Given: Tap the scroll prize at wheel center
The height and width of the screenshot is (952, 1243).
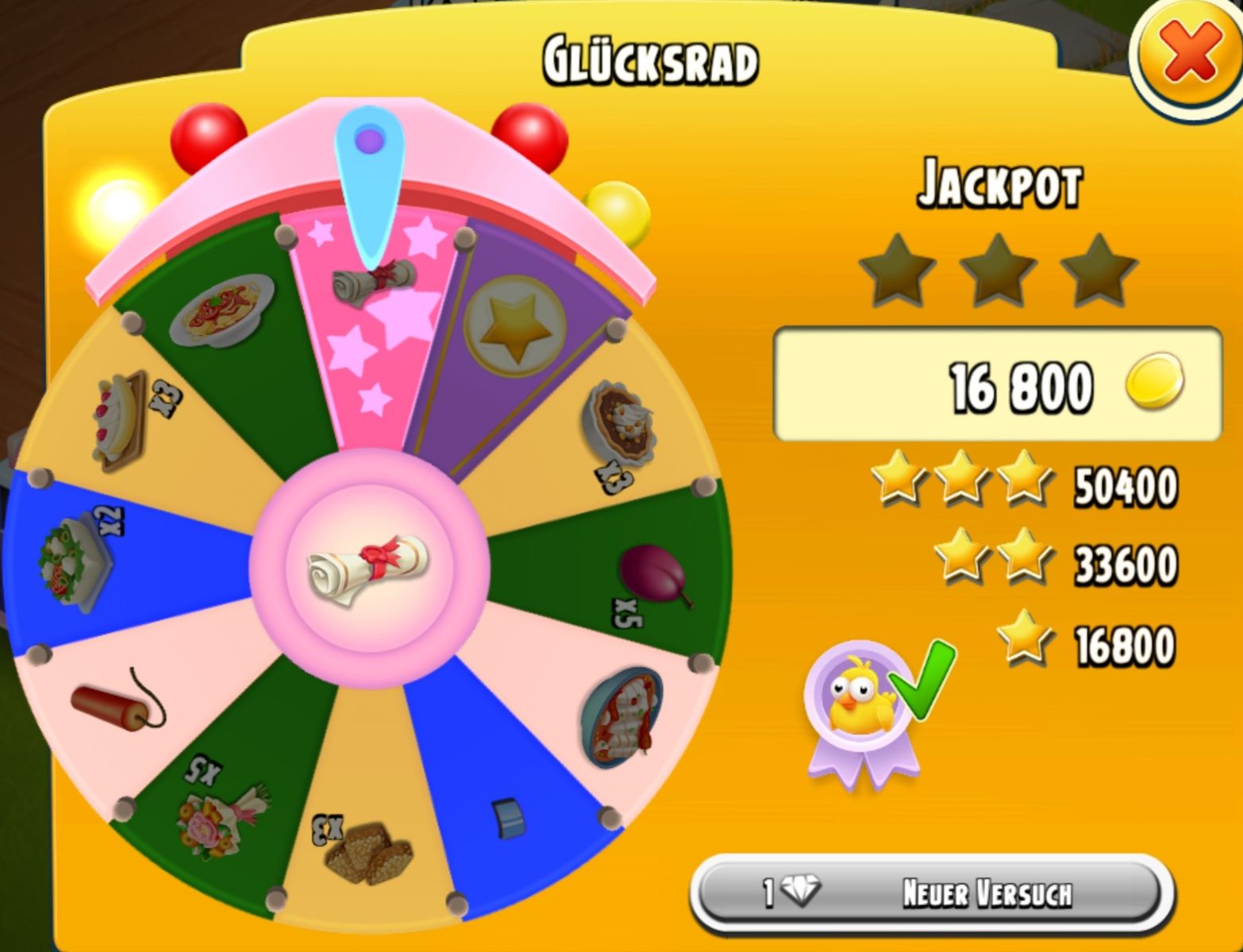Looking at the screenshot, I should pos(369,568).
